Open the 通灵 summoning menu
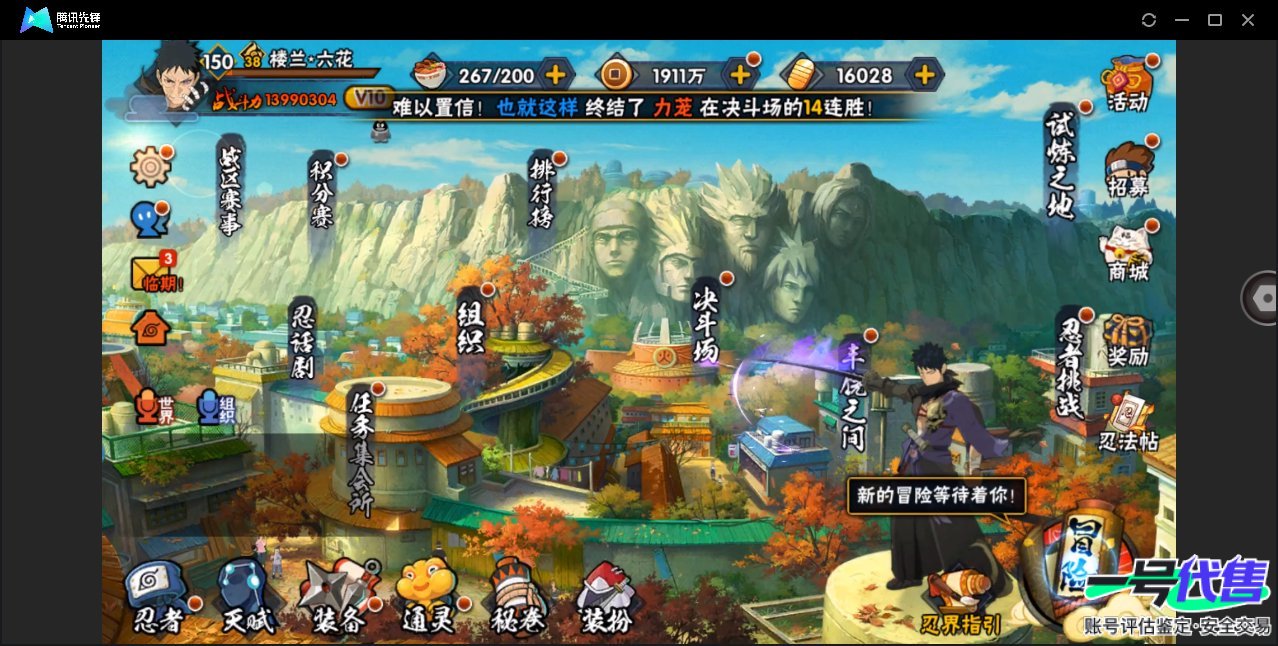Viewport: 1278px width, 646px height. tap(427, 598)
